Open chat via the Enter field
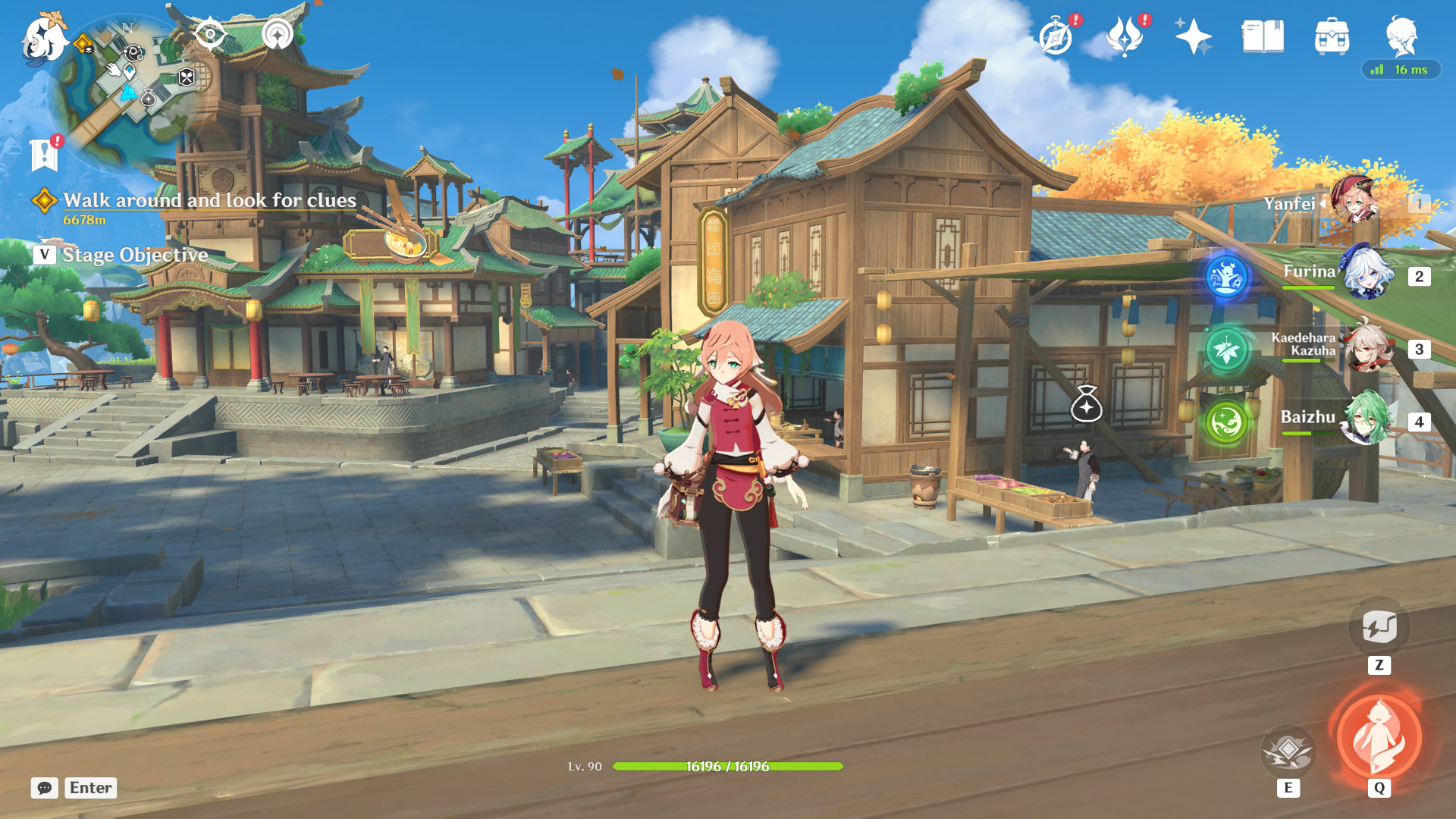 coord(89,788)
